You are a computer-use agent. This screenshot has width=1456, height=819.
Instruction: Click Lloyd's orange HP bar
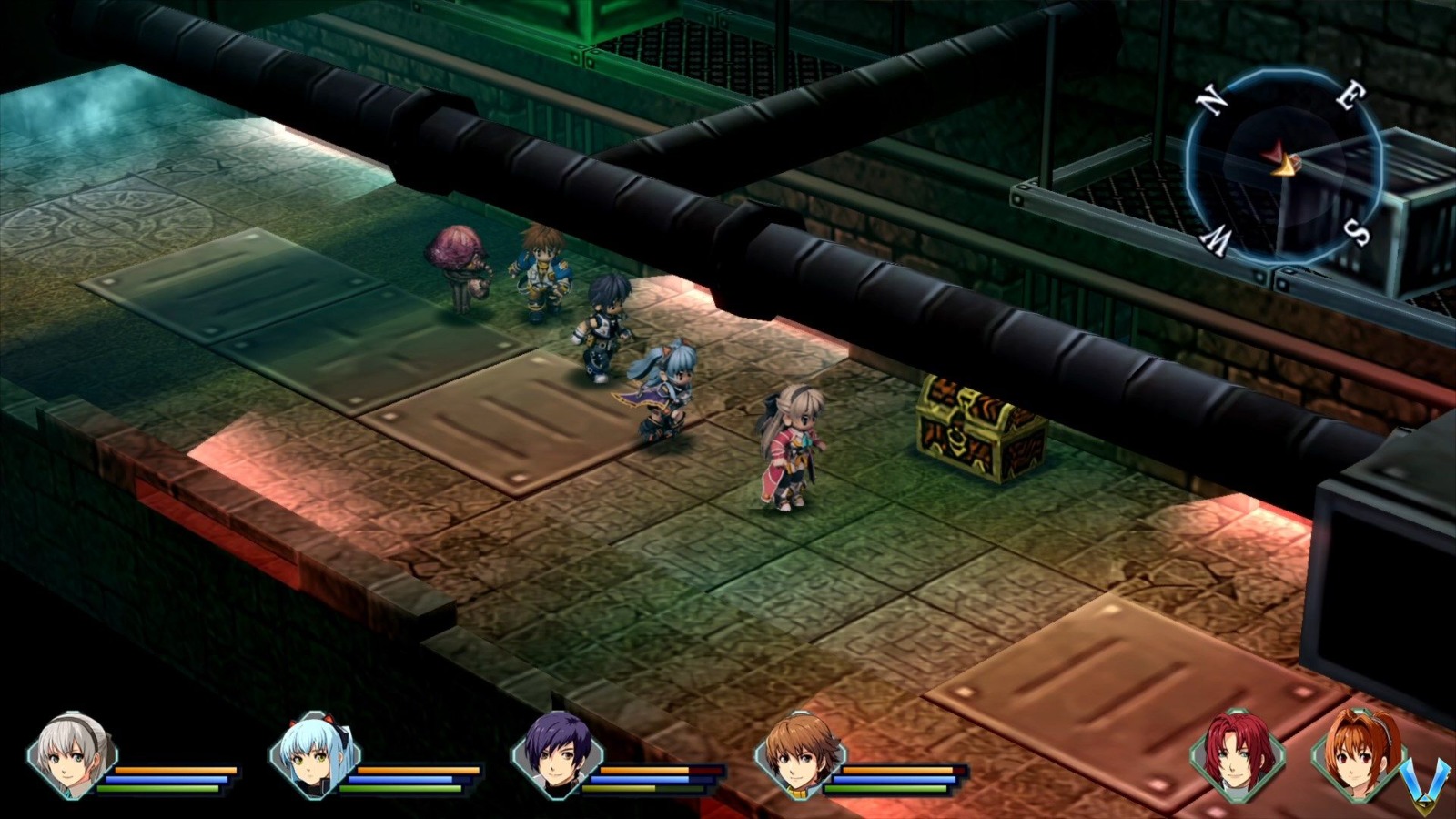pyautogui.click(x=896, y=772)
